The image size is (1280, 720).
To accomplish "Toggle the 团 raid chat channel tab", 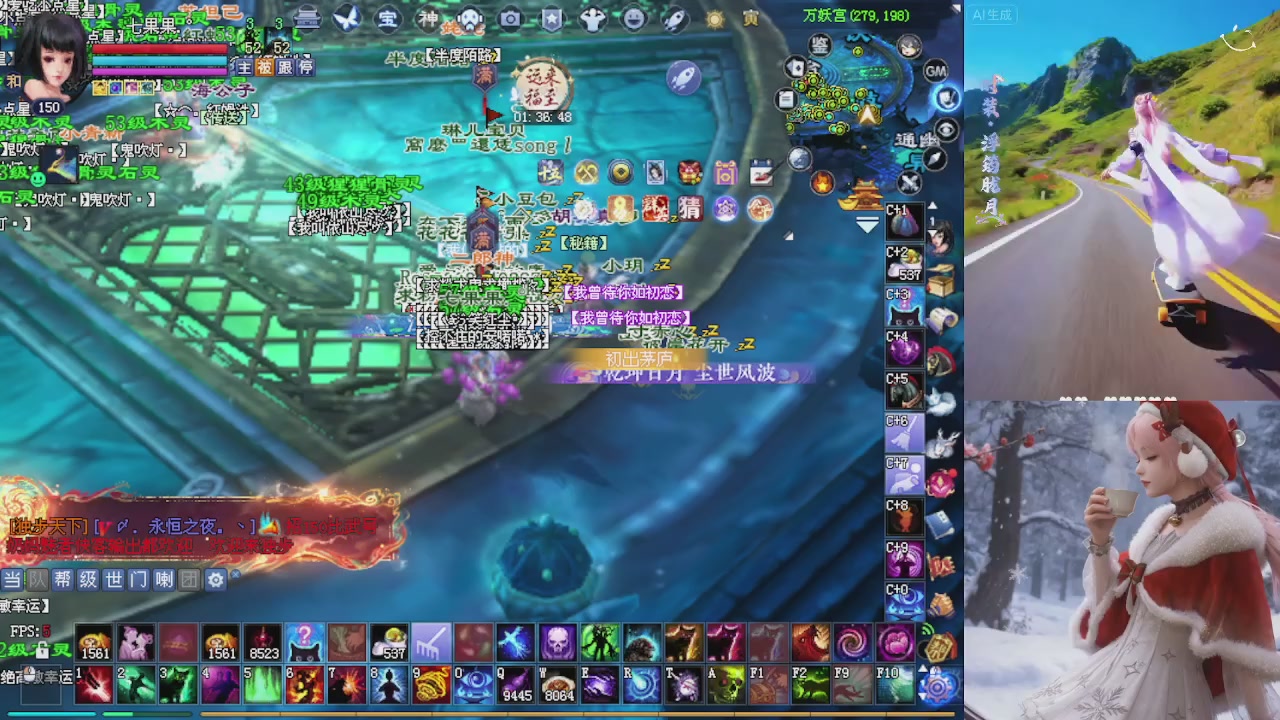I will [187, 578].
